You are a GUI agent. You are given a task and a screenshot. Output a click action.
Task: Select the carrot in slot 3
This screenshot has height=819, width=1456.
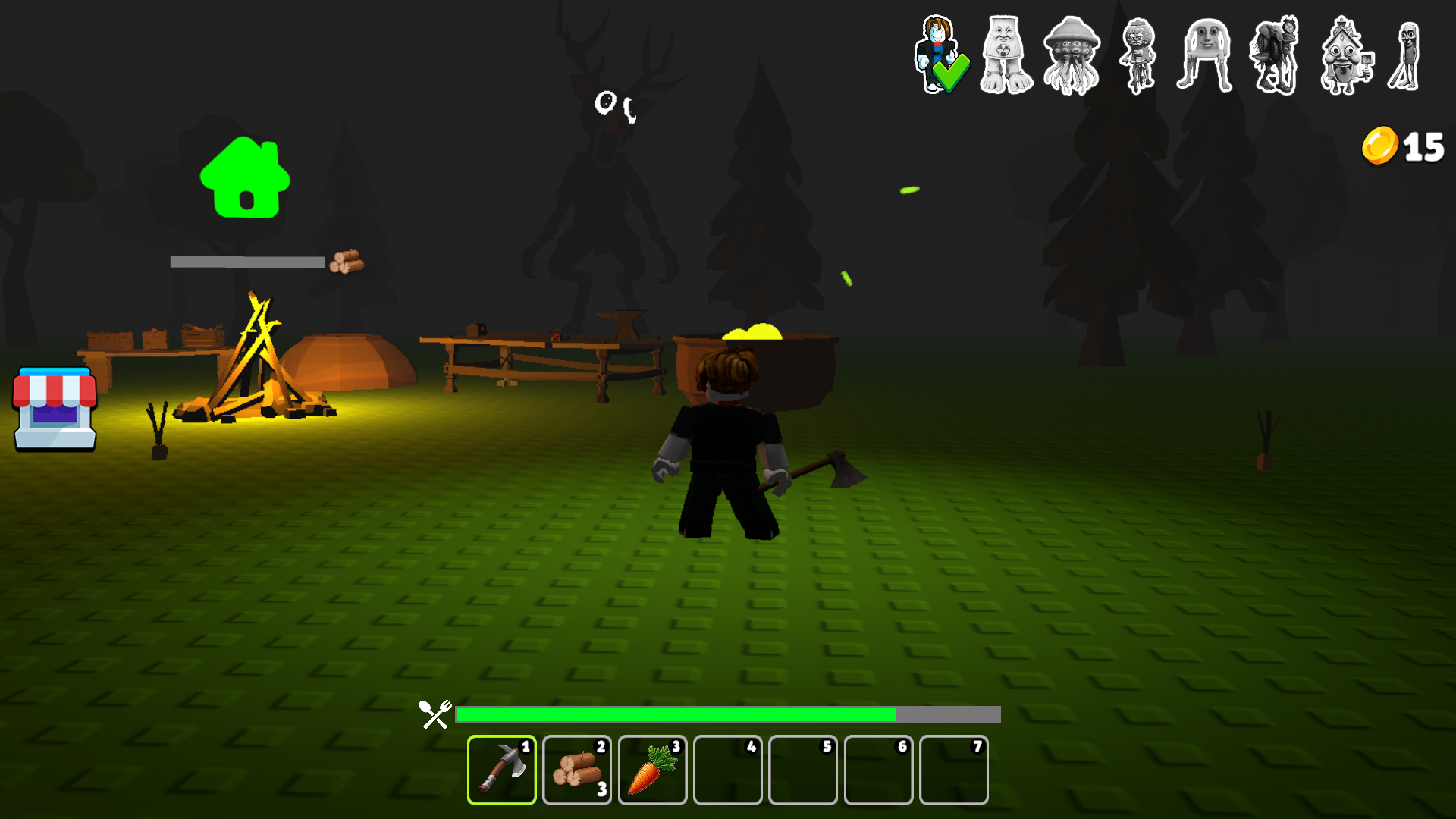click(651, 770)
